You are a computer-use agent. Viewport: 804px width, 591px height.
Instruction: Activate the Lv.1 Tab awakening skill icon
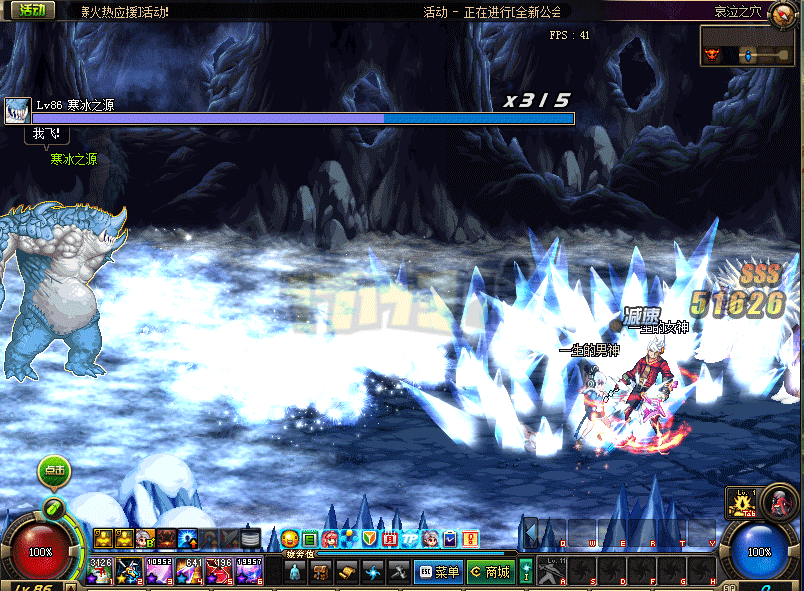[743, 502]
